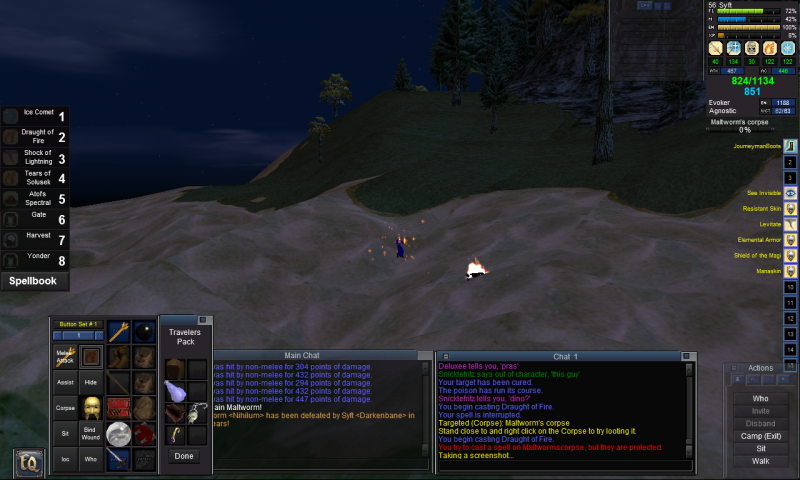Select the Draught of Fire spell
The height and width of the screenshot is (480, 800).
[37, 137]
